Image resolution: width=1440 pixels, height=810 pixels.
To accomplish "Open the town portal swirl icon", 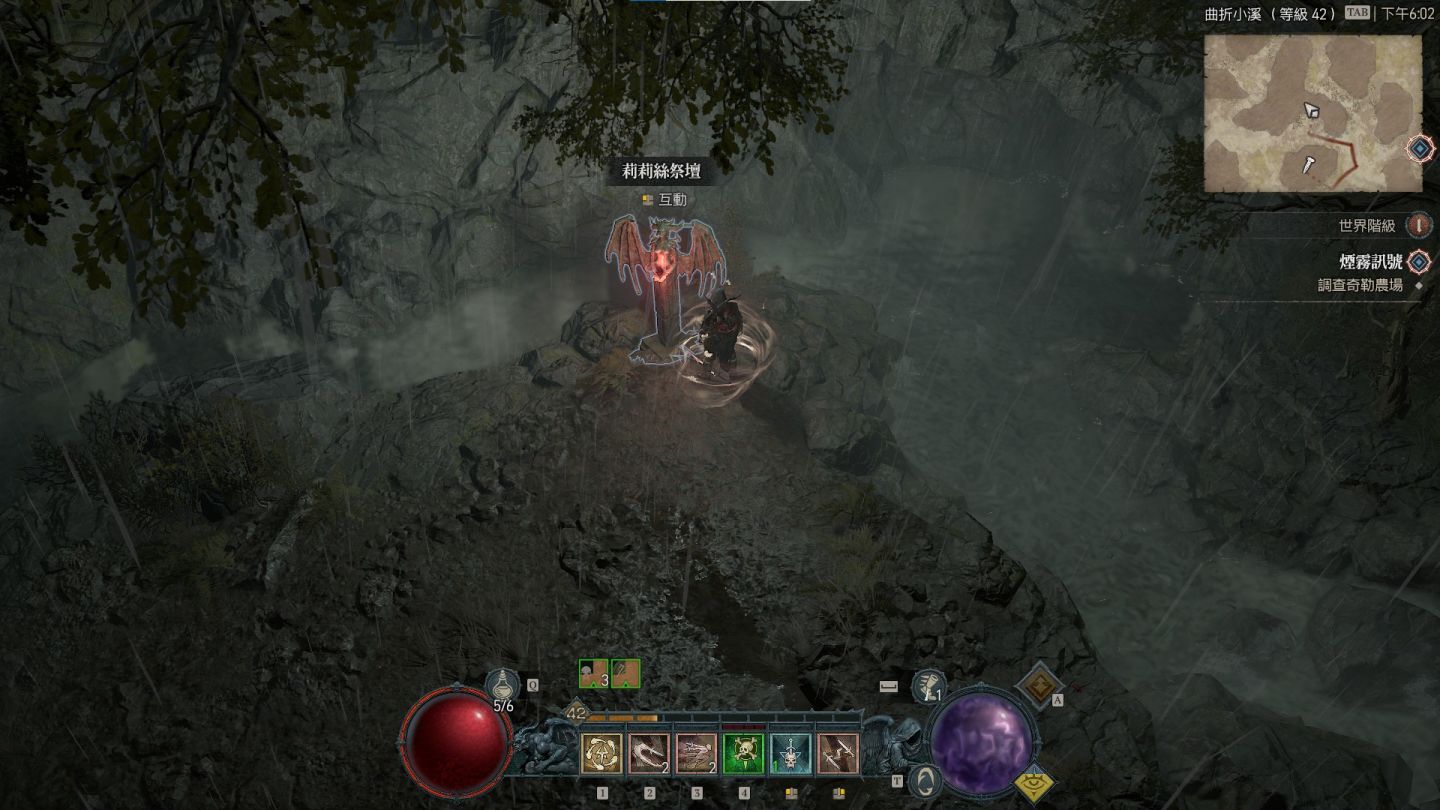I will pyautogui.click(x=926, y=779).
